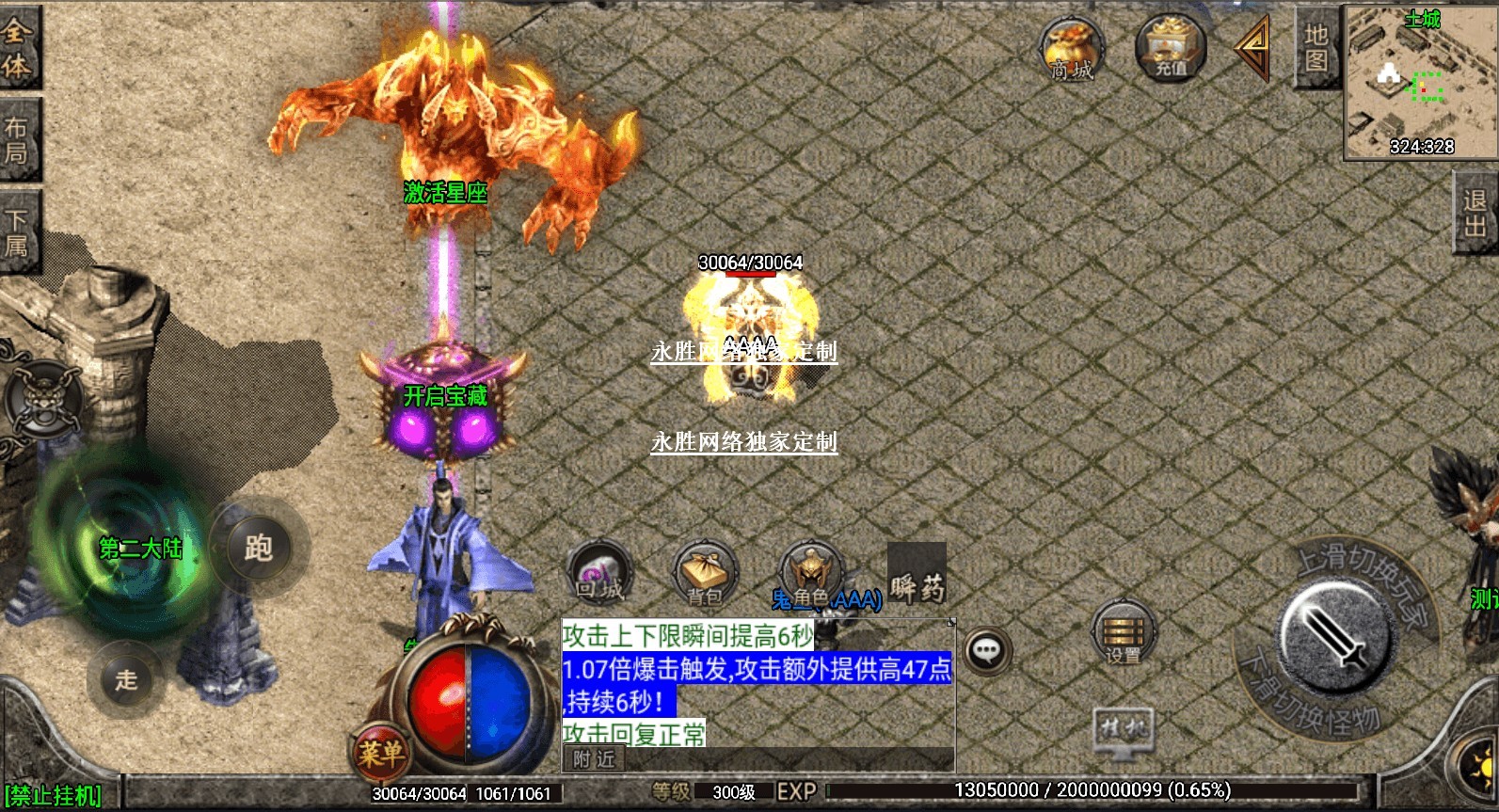This screenshot has height=812, width=1499.
Task: Collapse the top icon bar arrow
Action: pyautogui.click(x=1253, y=47)
